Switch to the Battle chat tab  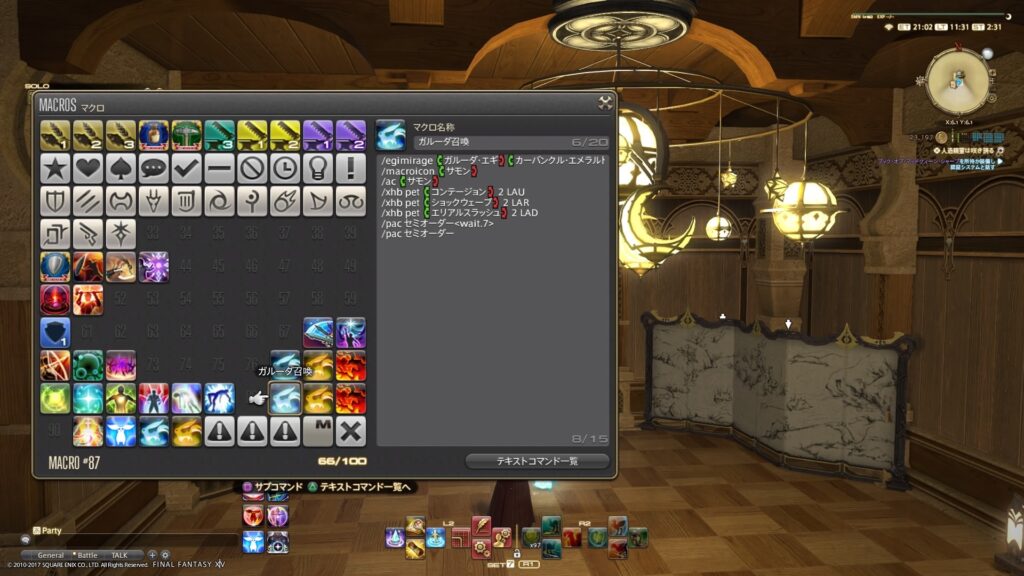click(x=88, y=555)
